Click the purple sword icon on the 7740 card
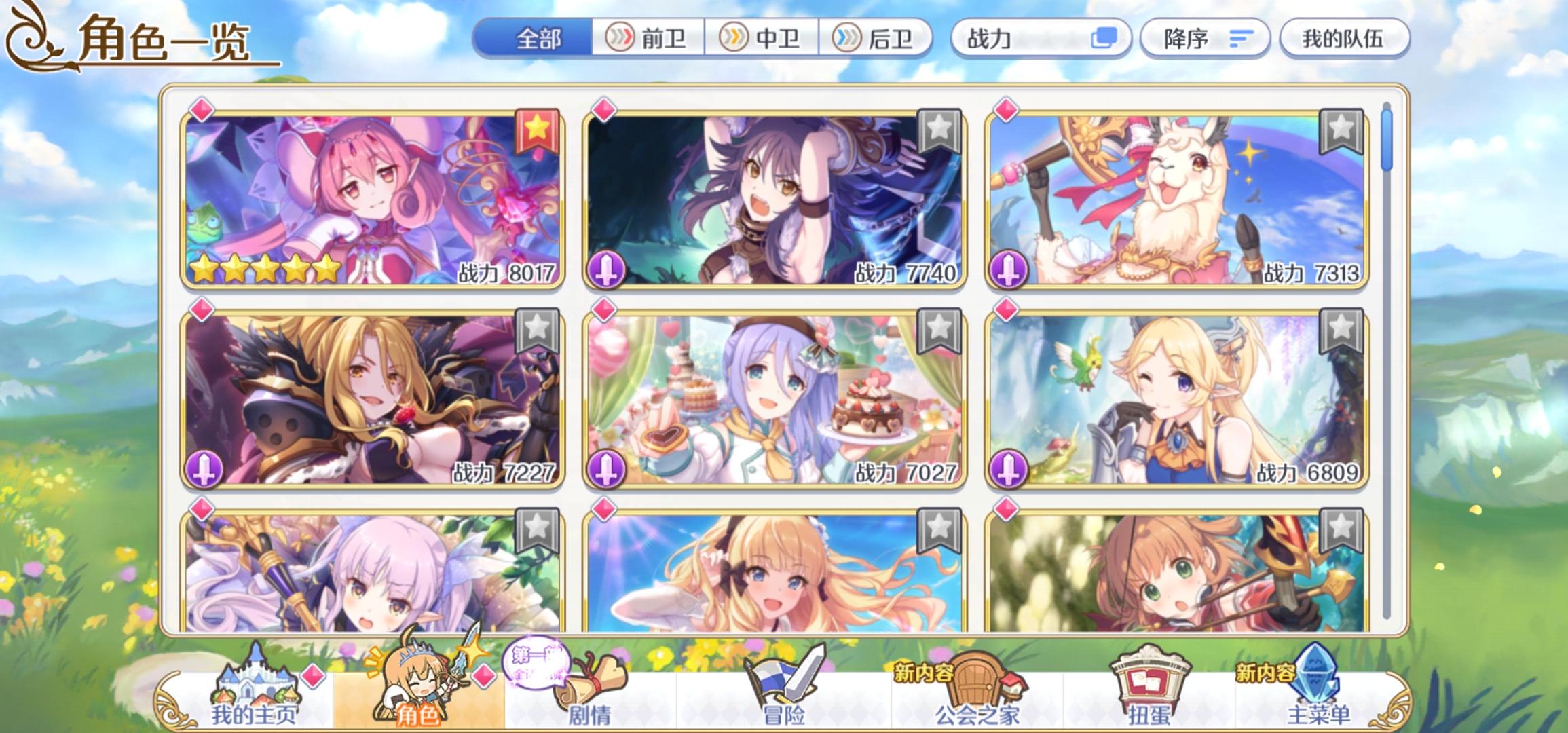1568x733 pixels. click(608, 269)
